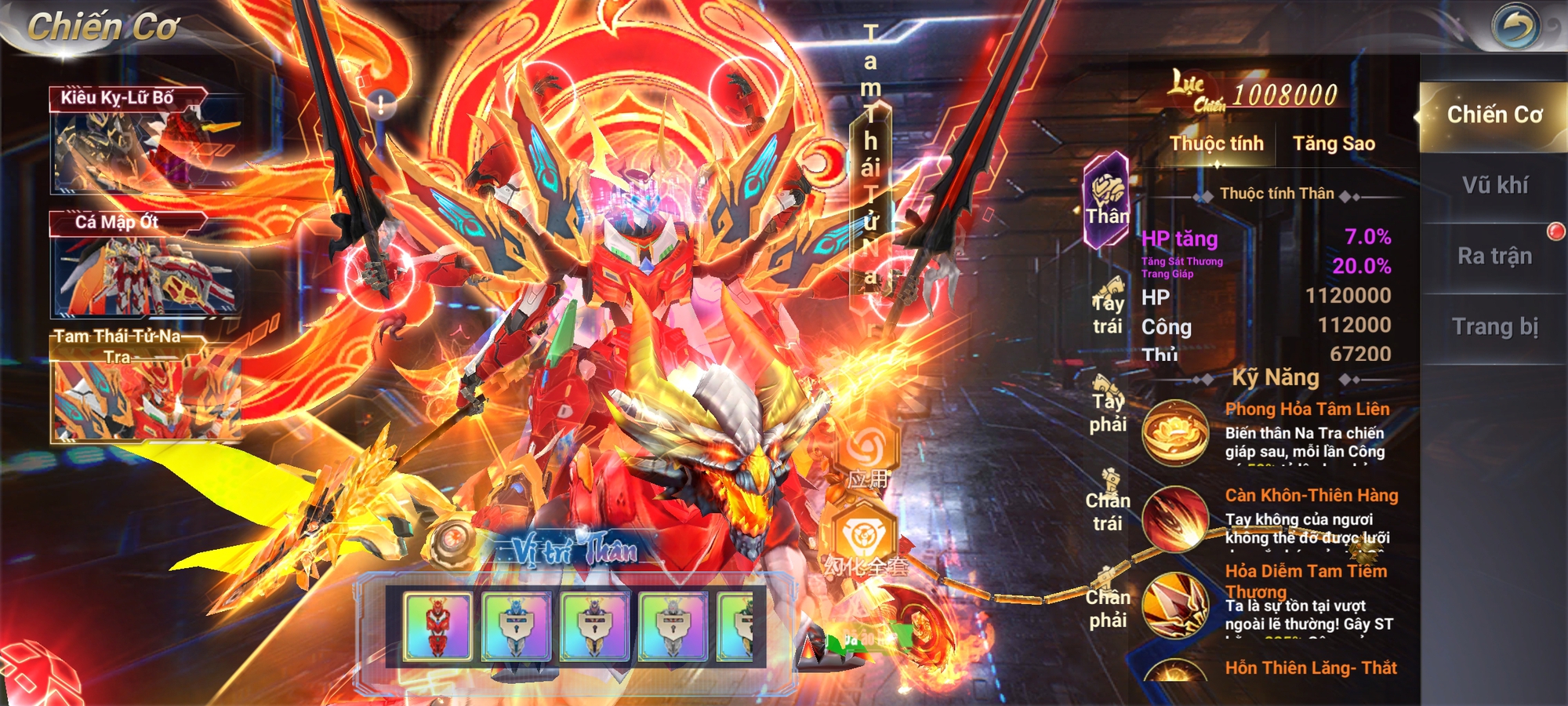Switch to the Vũ khí tab
The image size is (1568, 706).
click(1494, 187)
